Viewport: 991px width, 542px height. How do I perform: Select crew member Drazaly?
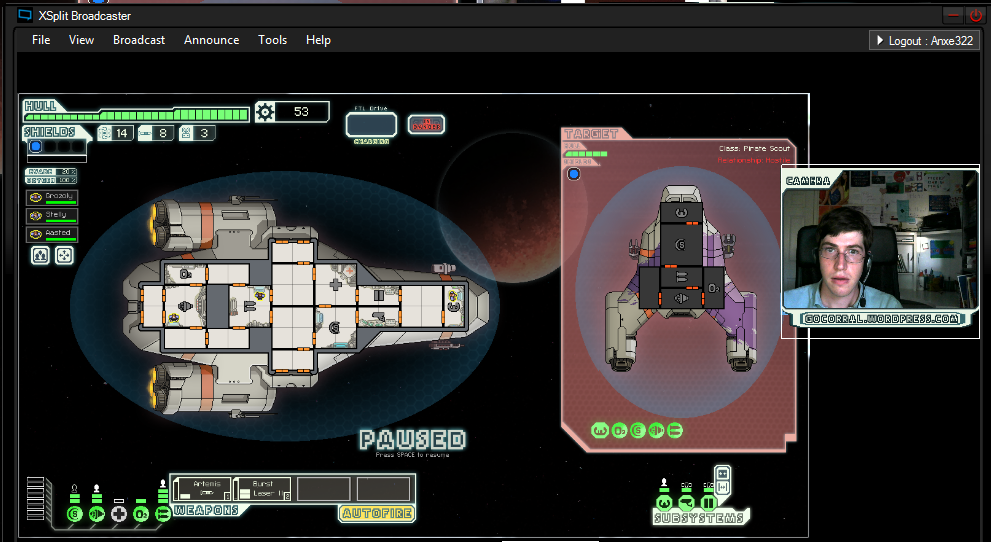(x=52, y=196)
